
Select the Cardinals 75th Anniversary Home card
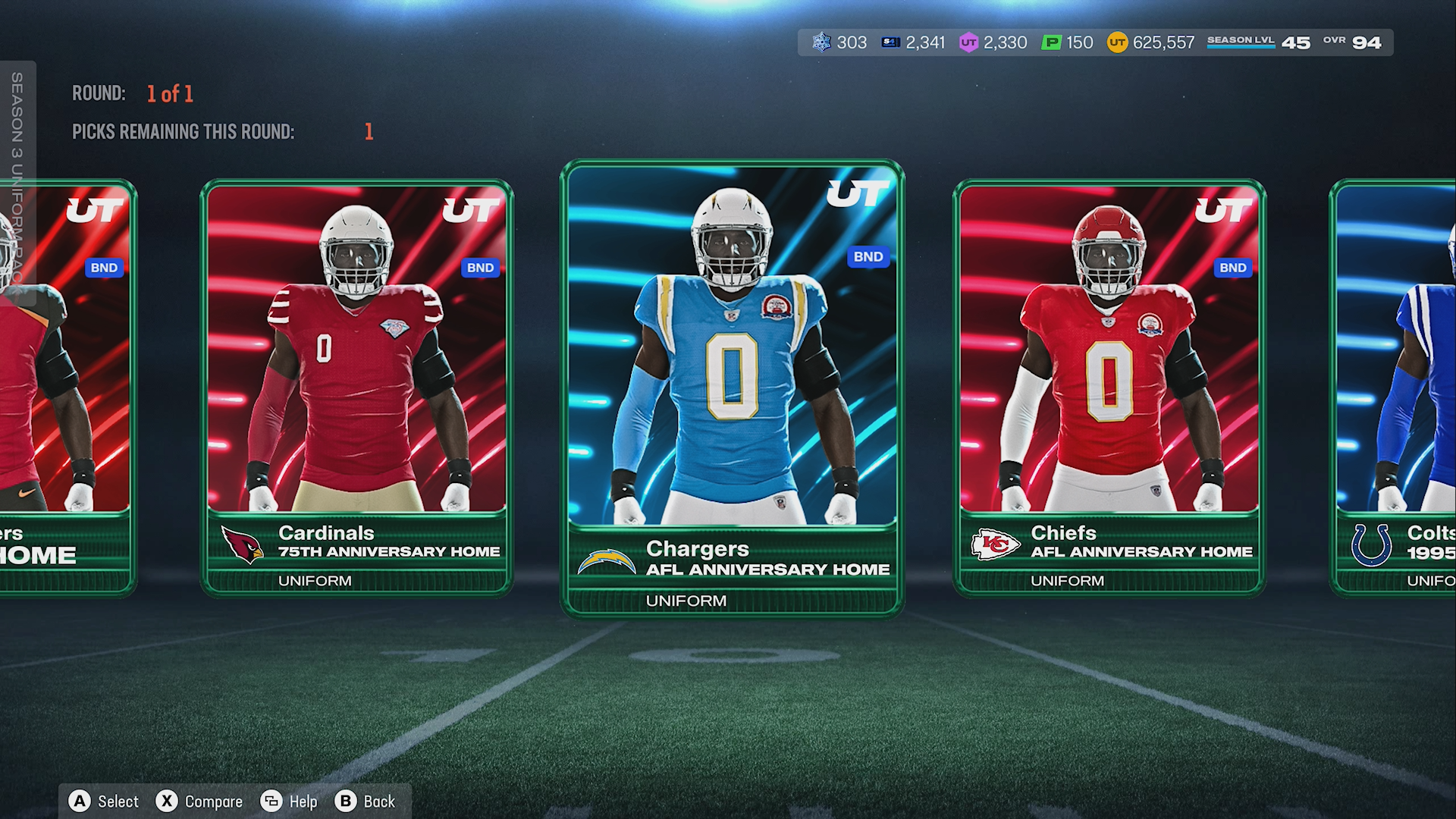356,387
